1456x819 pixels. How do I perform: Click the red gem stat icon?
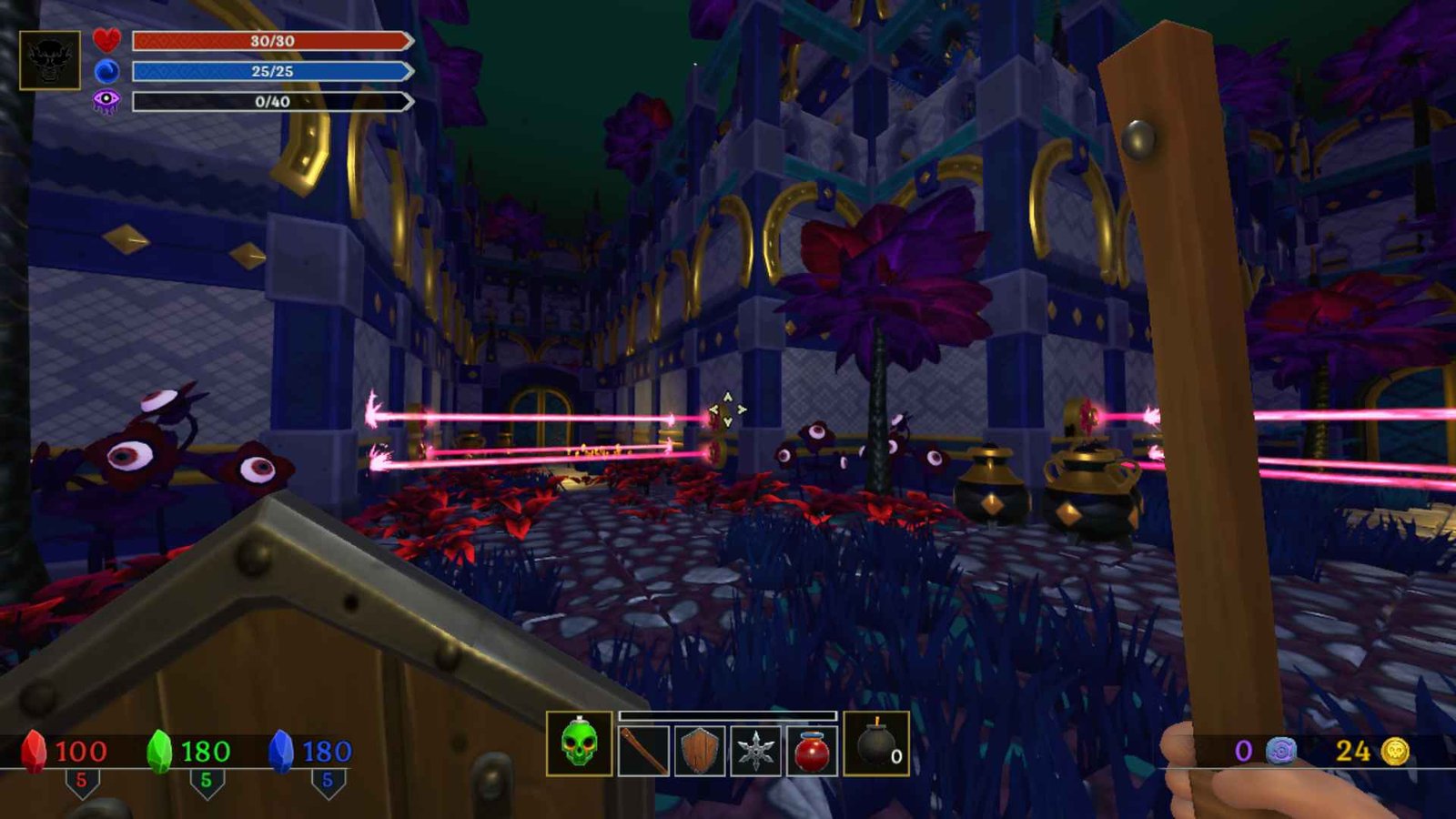click(34, 751)
